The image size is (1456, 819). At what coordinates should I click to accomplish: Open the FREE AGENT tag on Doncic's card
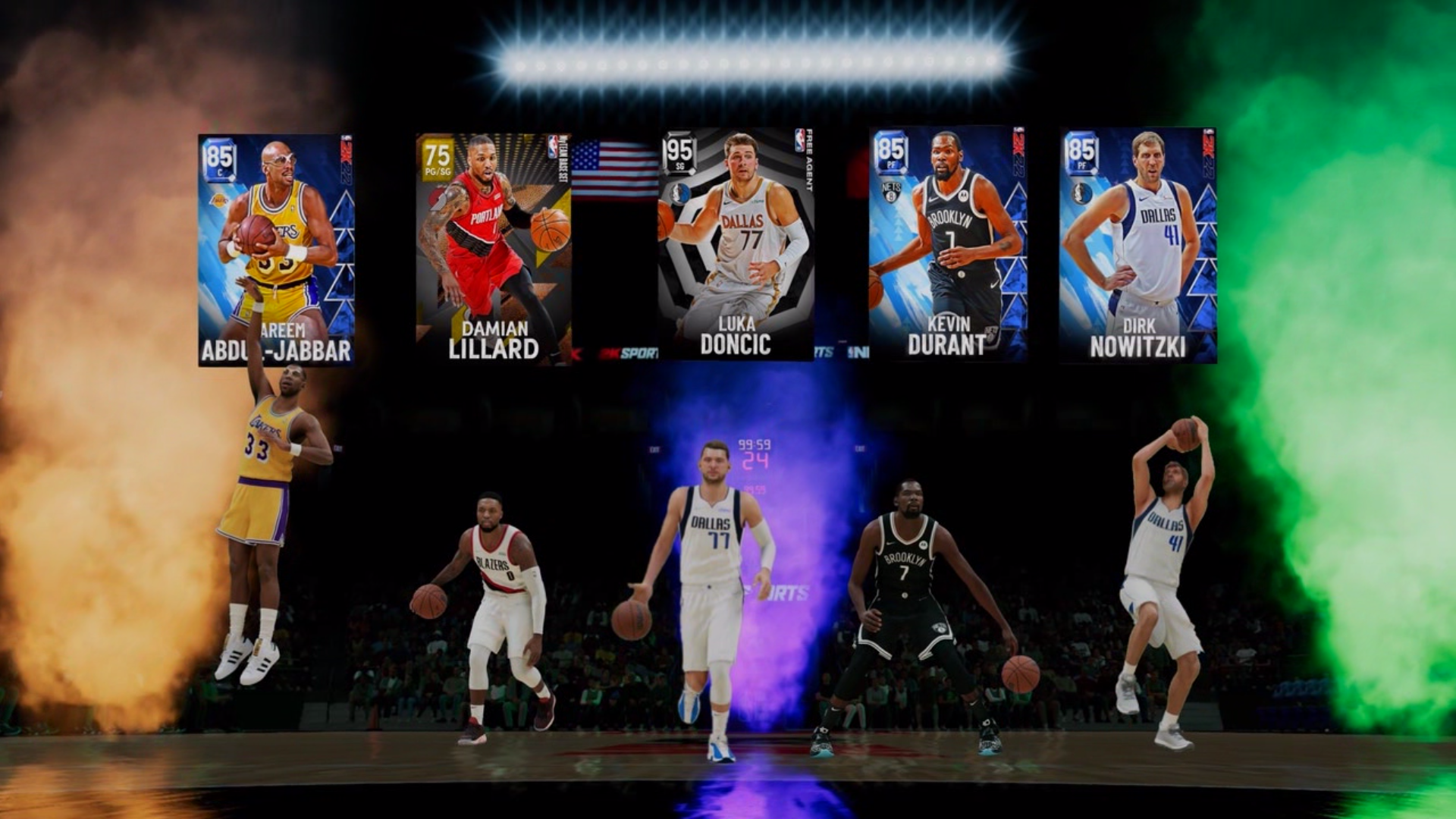[810, 163]
